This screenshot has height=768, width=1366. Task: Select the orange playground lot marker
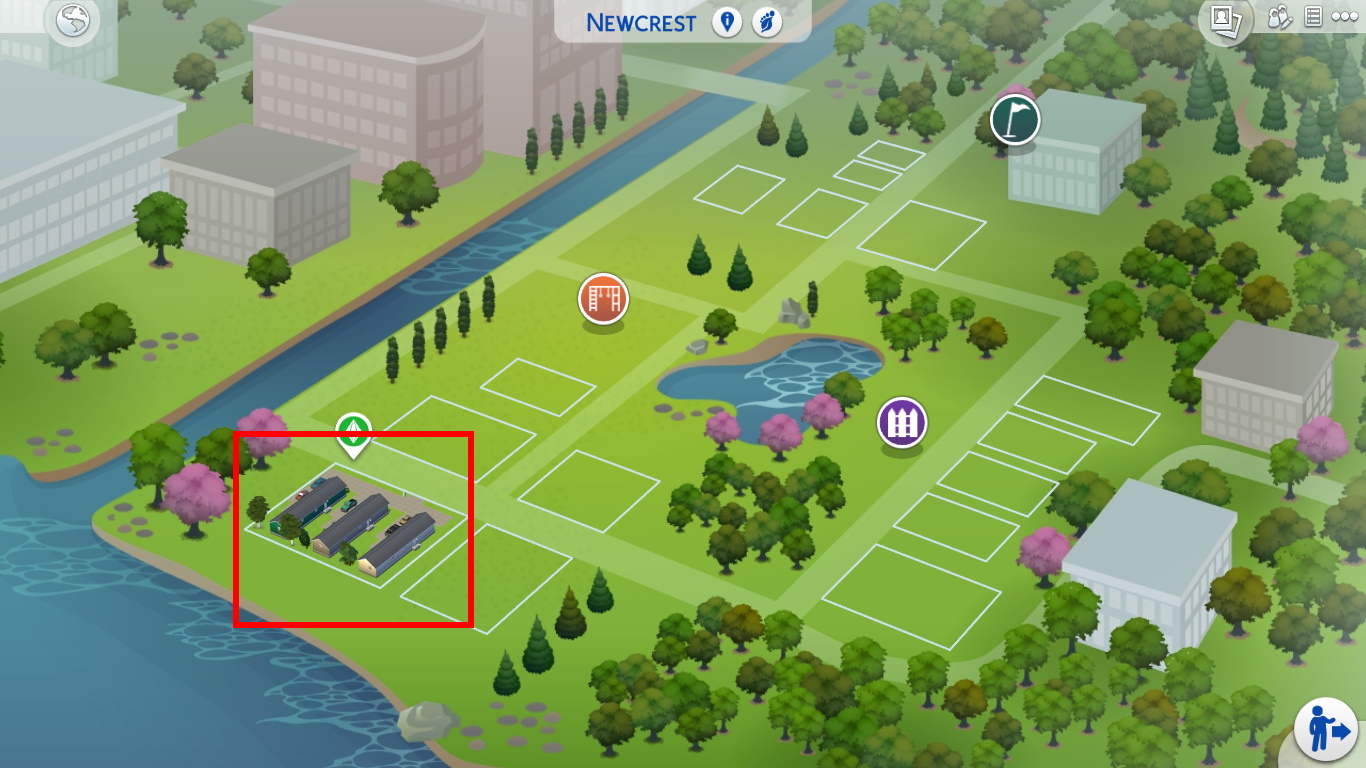603,298
